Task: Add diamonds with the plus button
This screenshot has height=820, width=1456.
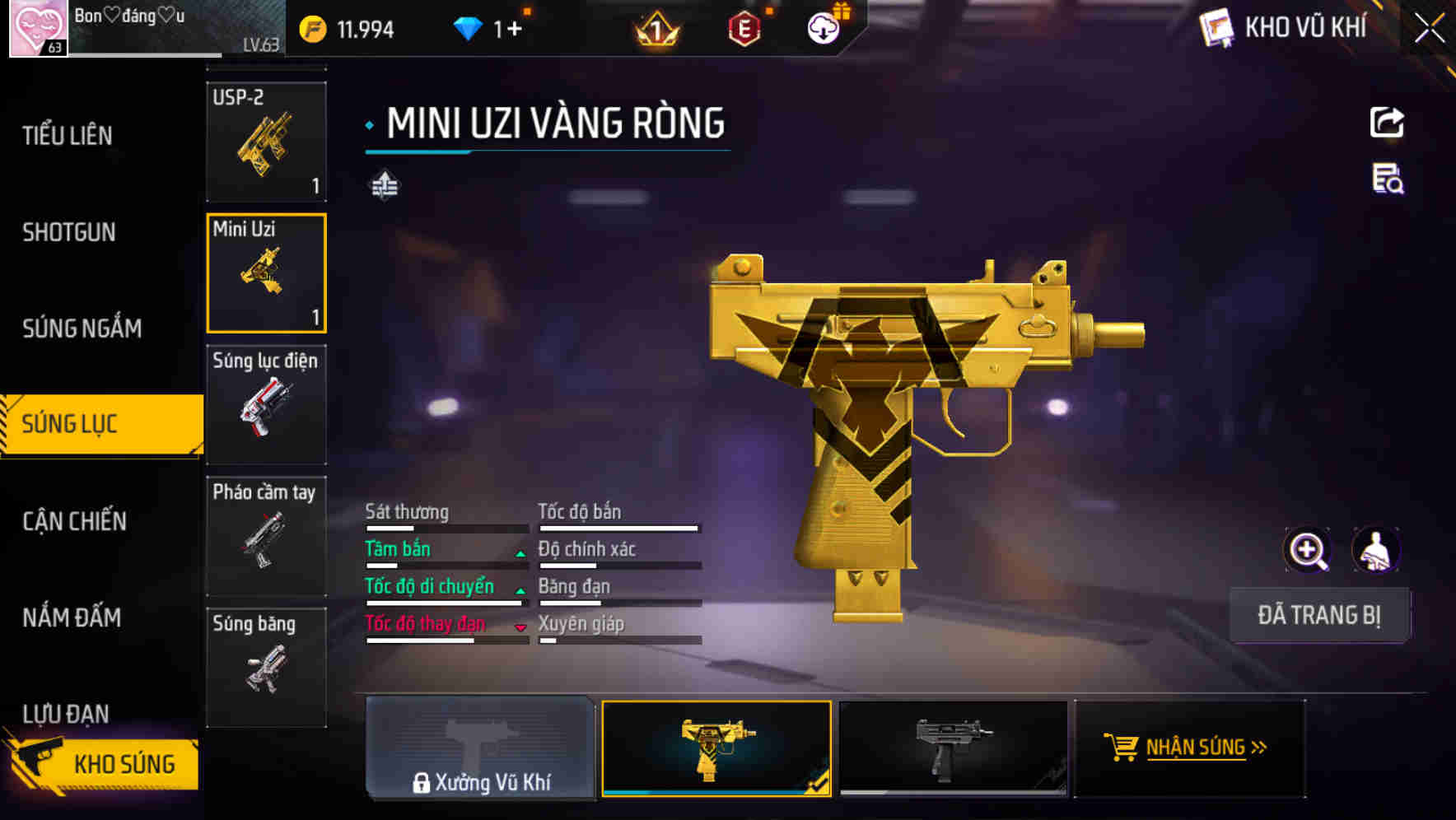Action: (x=515, y=30)
